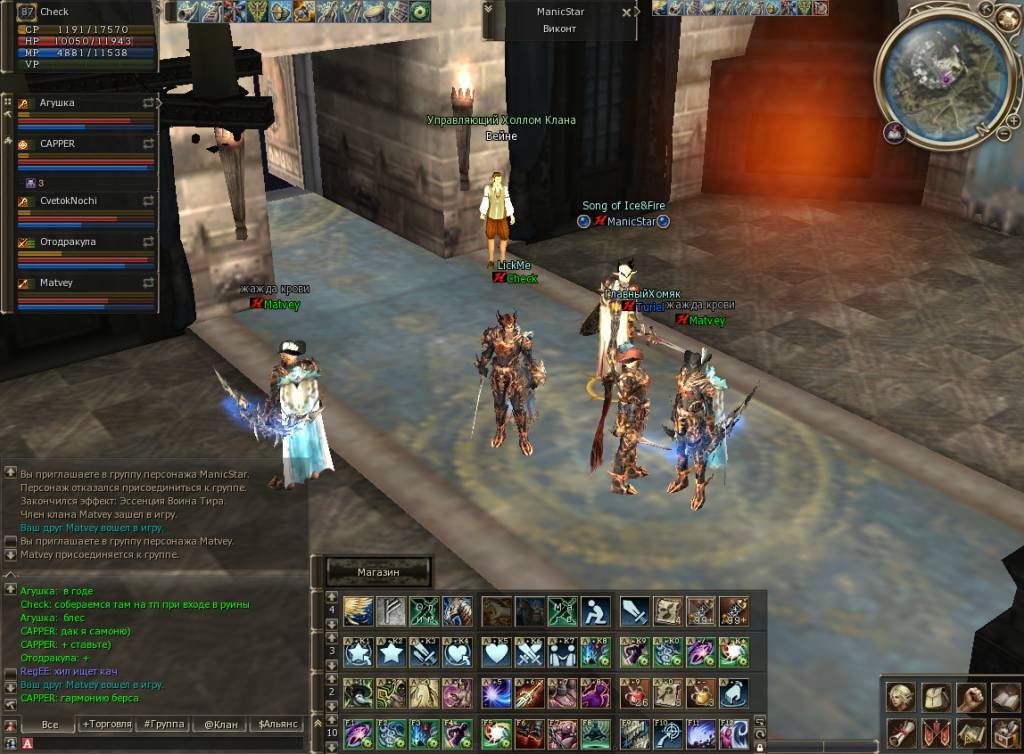Zoom out the minimap with minus button
The height and width of the screenshot is (754, 1024).
pyautogui.click(x=1002, y=133)
